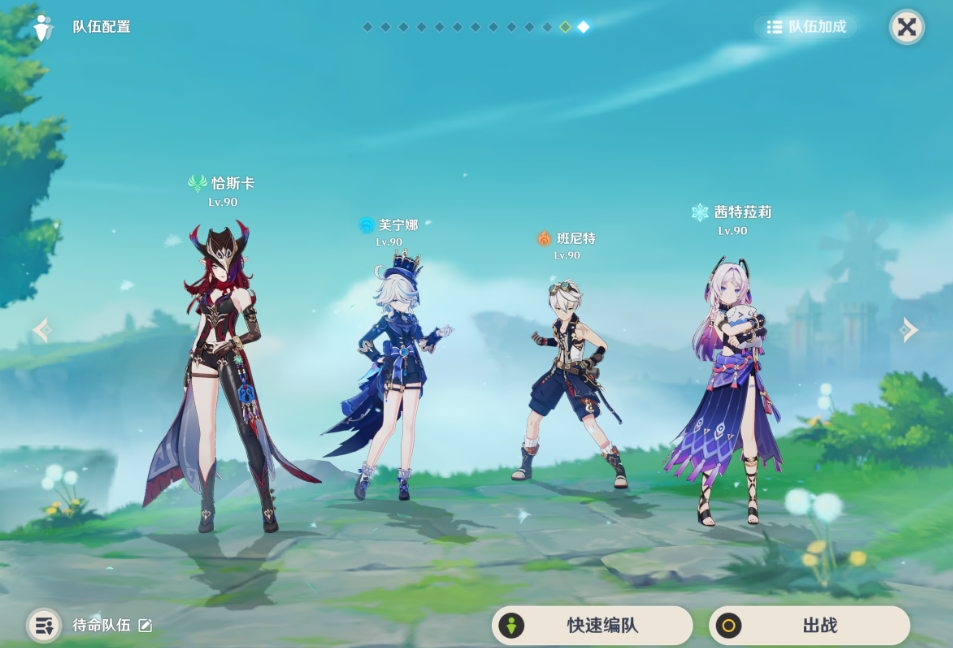
Task: Close the party setup screen
Action: pyautogui.click(x=906, y=27)
